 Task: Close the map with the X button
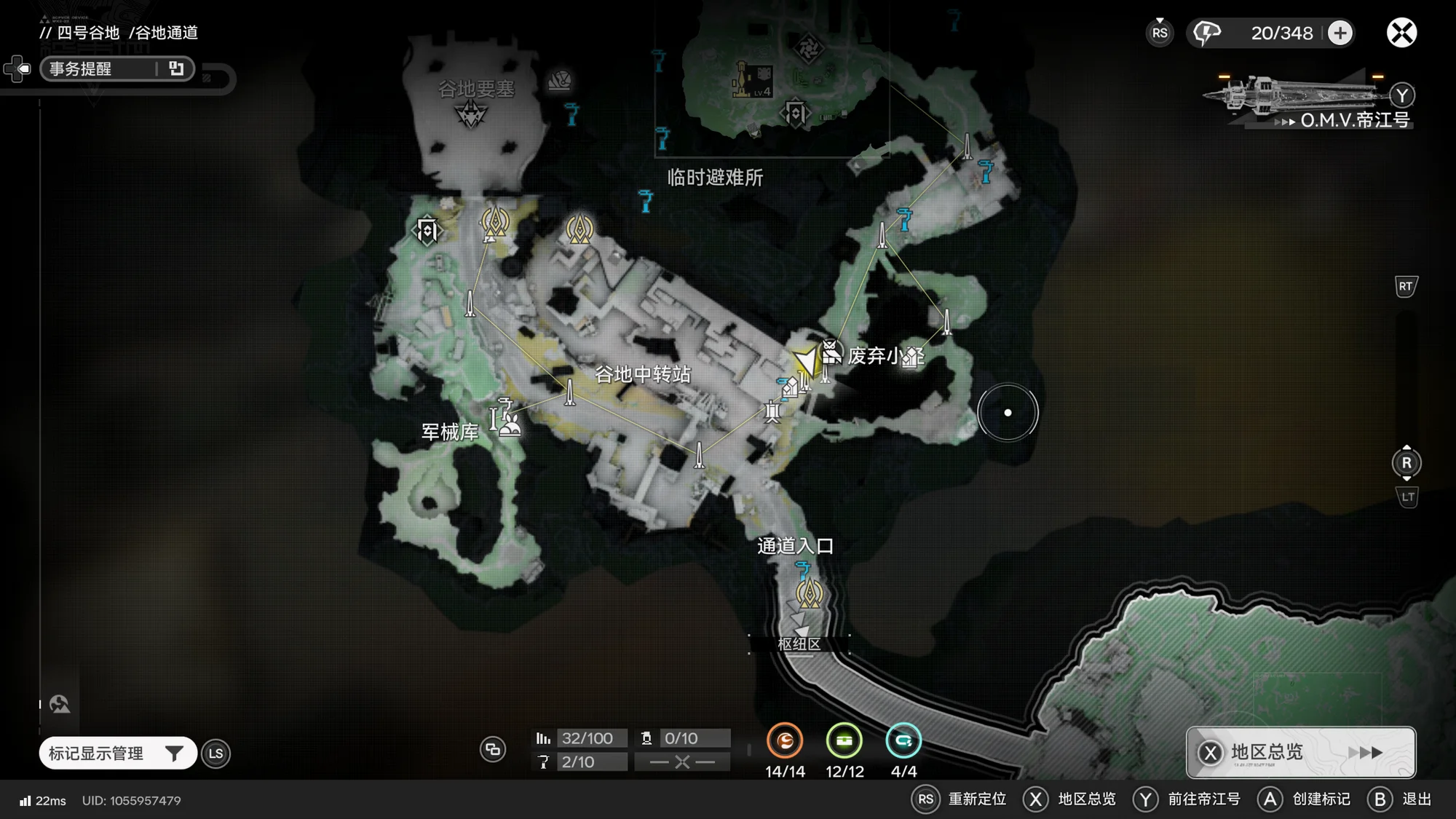click(x=1401, y=33)
